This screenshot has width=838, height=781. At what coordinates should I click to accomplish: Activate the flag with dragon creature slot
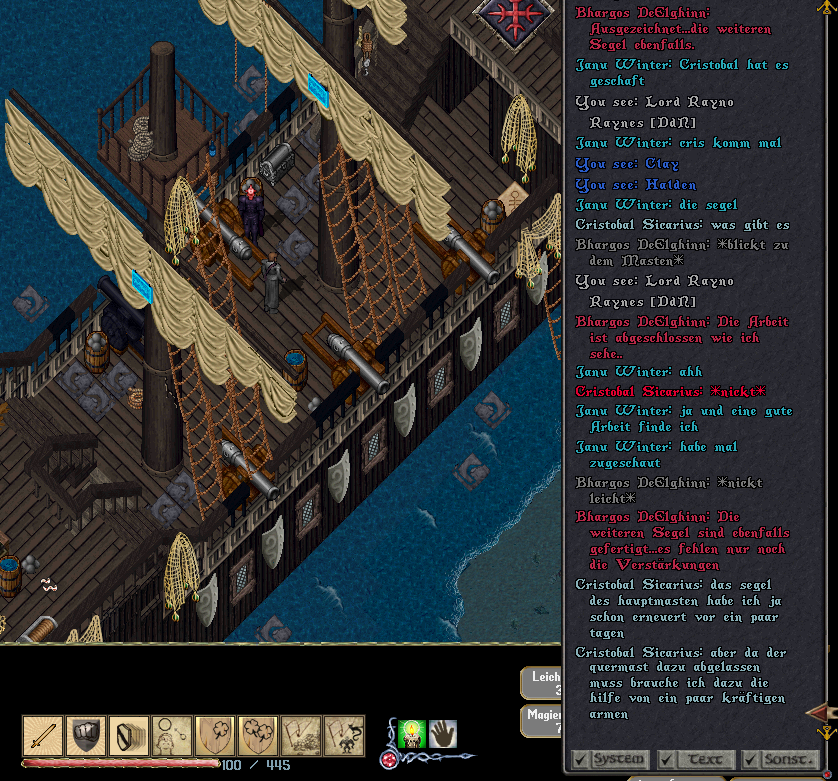[x=344, y=736]
